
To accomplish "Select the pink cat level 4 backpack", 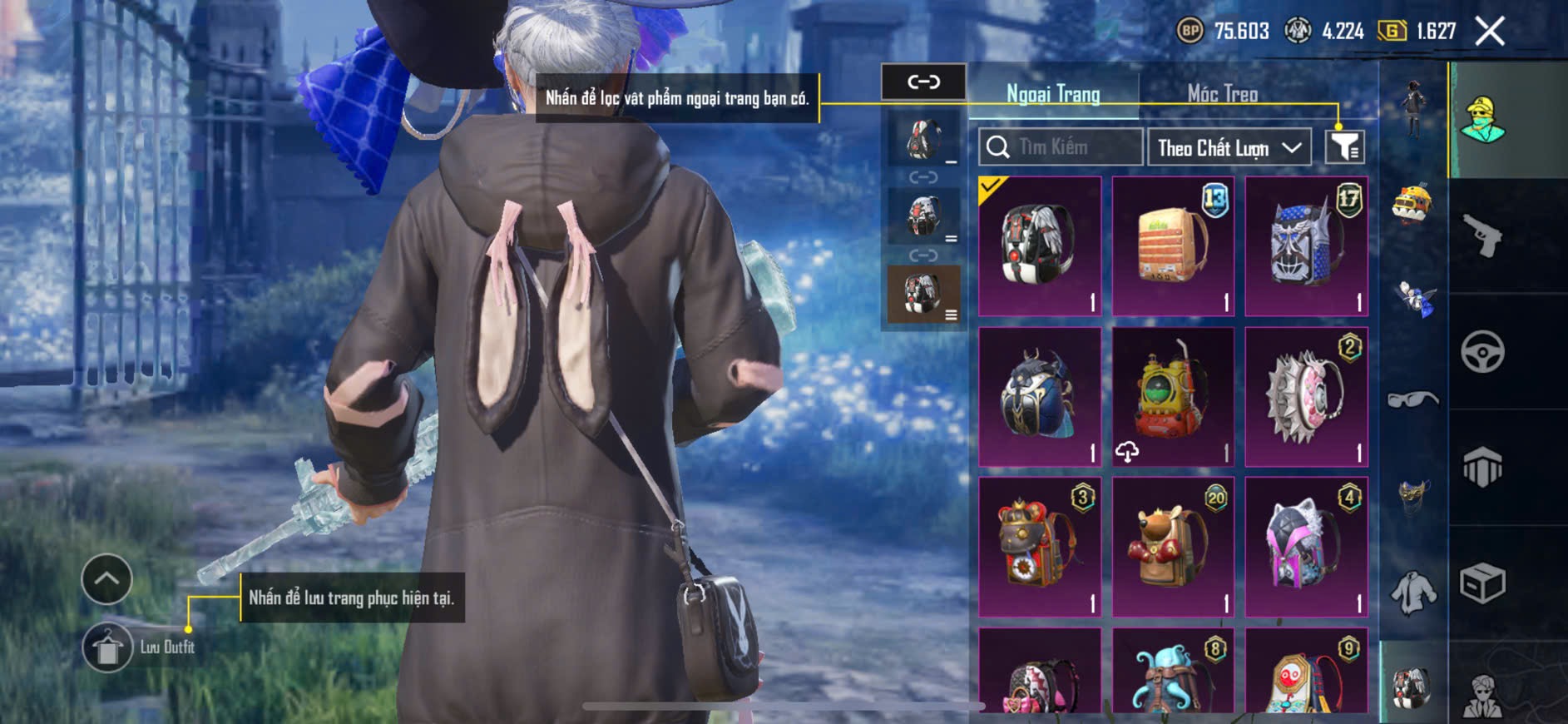I will point(1306,548).
